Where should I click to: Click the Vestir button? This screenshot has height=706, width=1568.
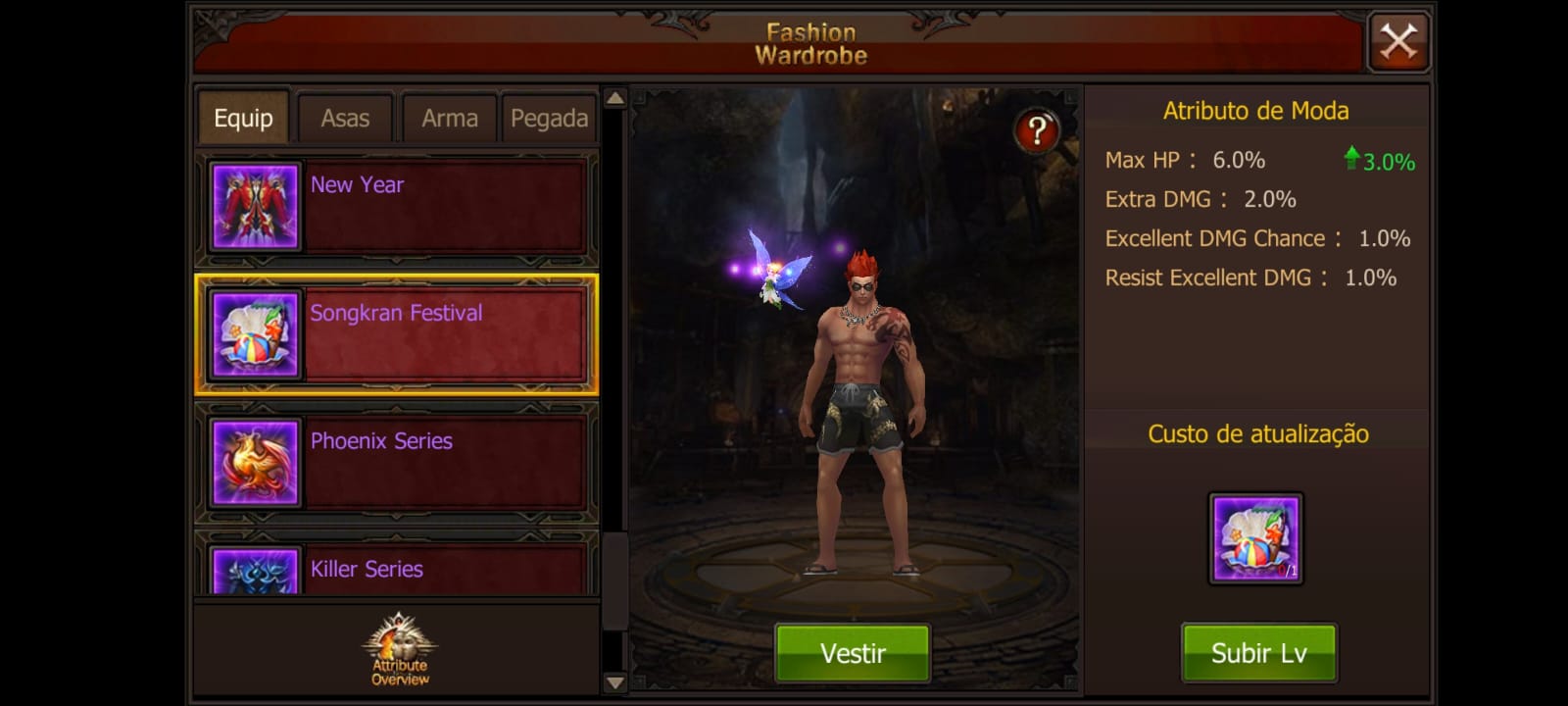point(853,653)
